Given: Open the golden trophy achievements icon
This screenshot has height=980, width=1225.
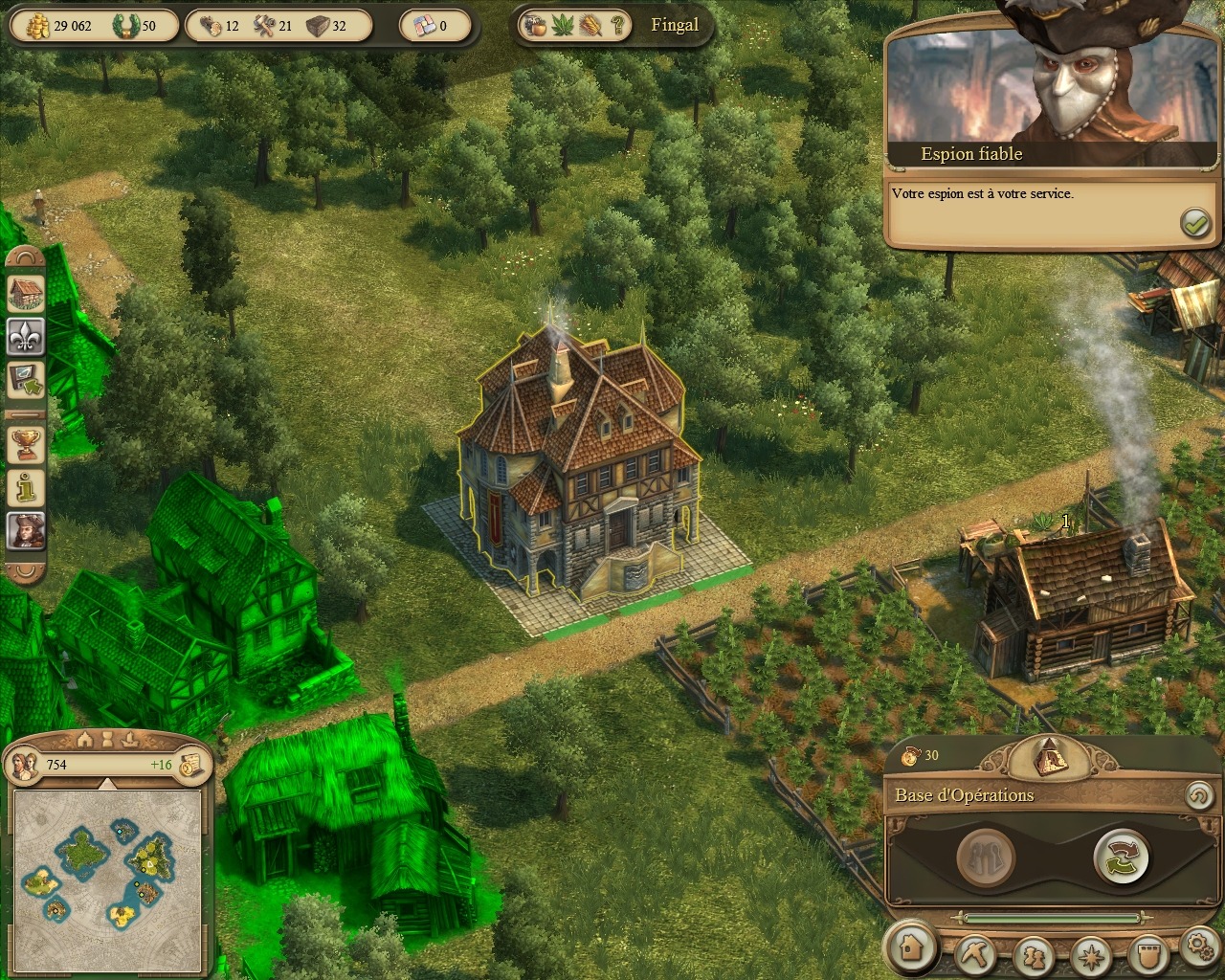Looking at the screenshot, I should tap(26, 442).
